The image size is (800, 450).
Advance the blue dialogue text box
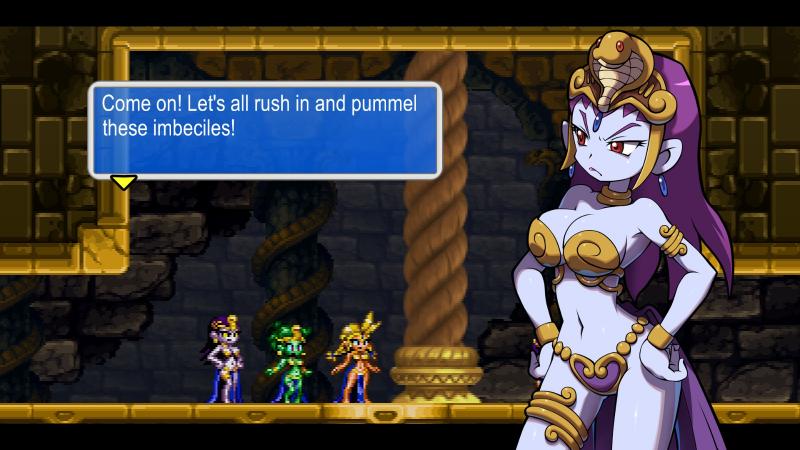click(x=265, y=128)
